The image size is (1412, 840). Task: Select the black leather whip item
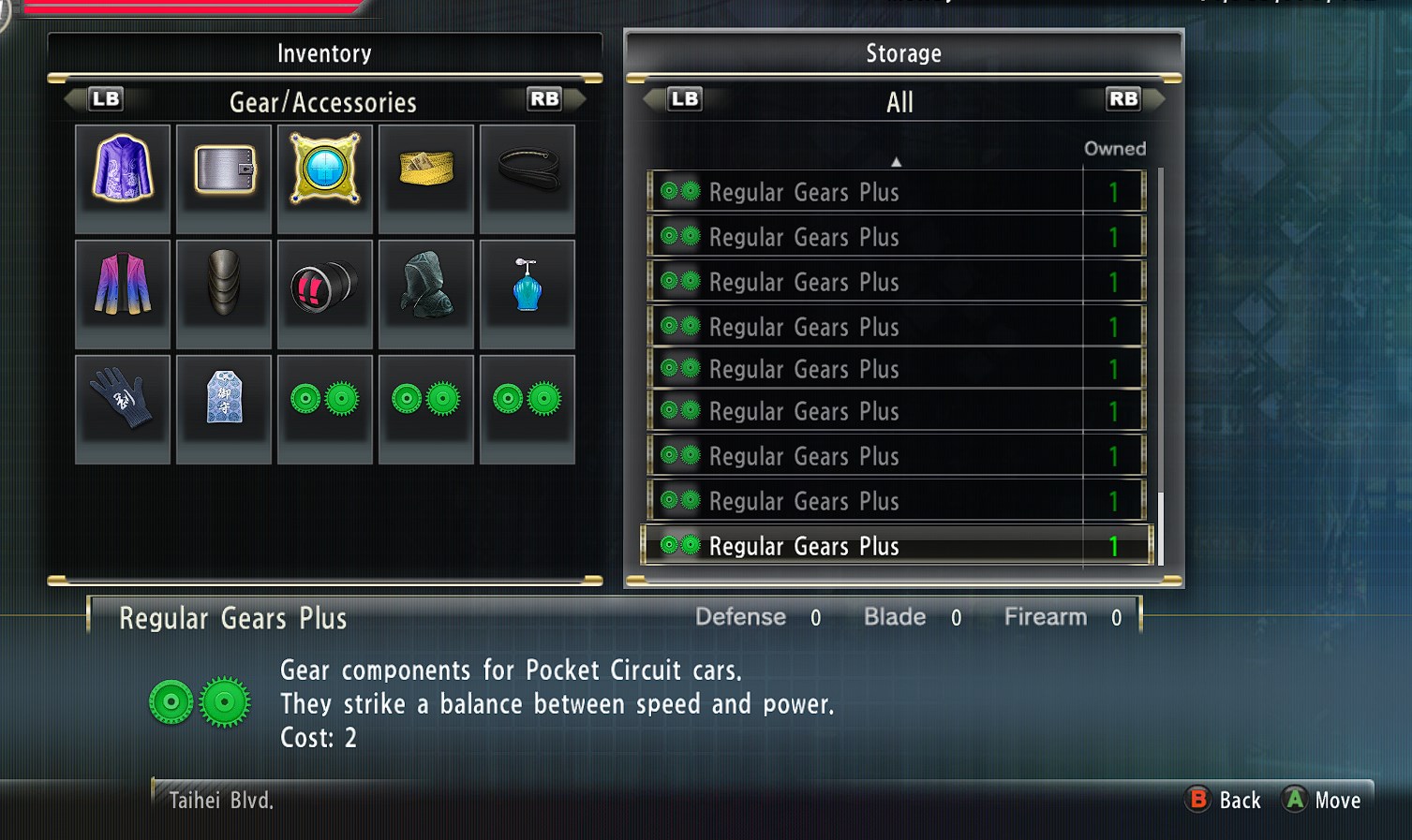(x=527, y=177)
